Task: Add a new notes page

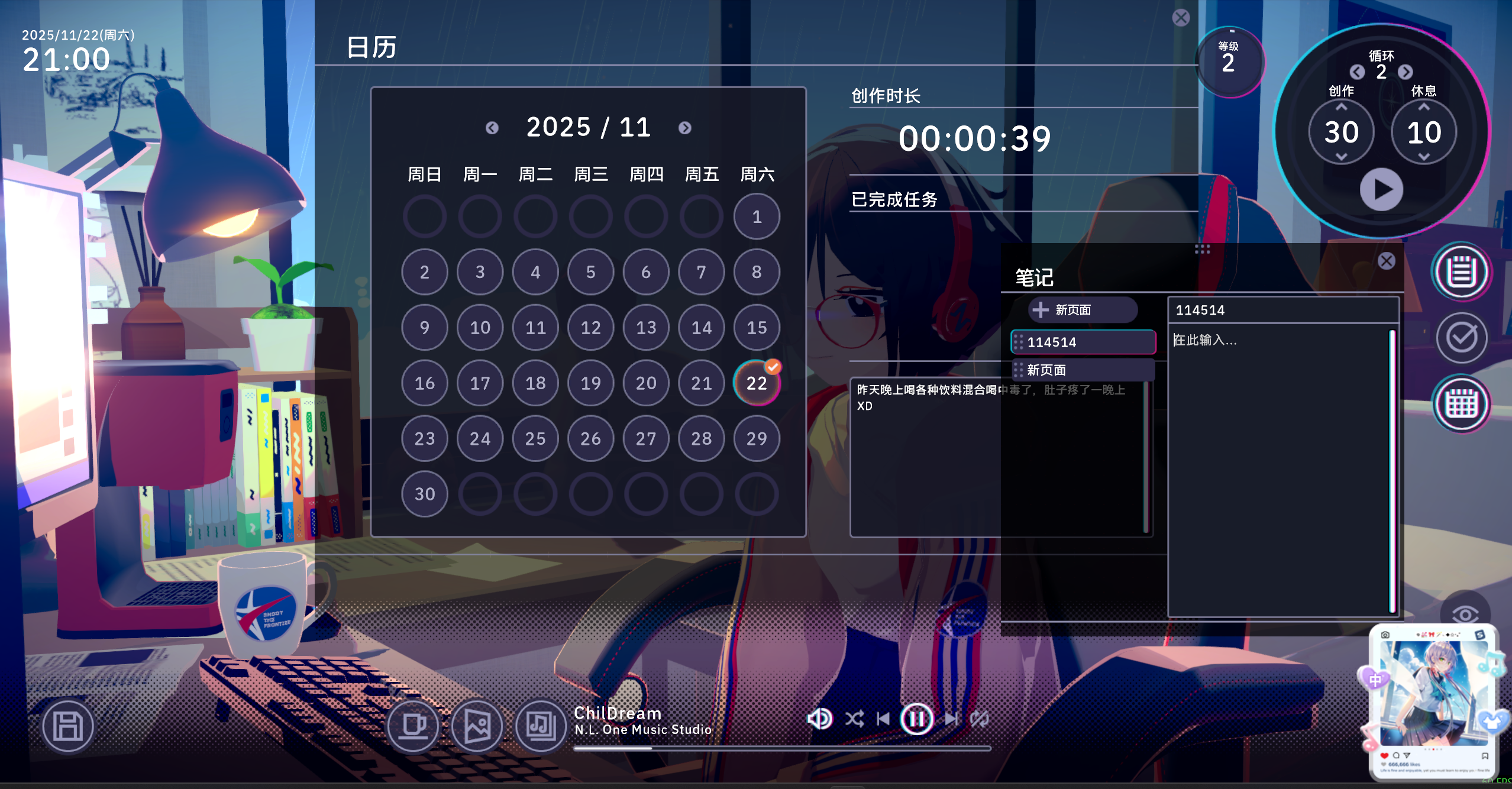Action: 1083,310
